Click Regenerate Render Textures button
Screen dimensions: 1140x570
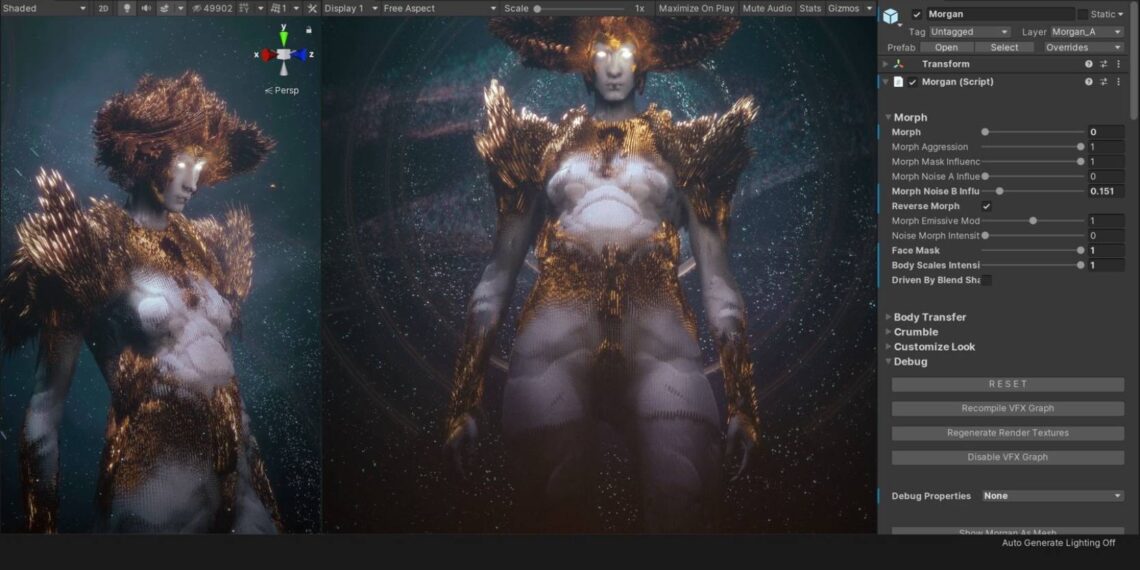click(1007, 433)
